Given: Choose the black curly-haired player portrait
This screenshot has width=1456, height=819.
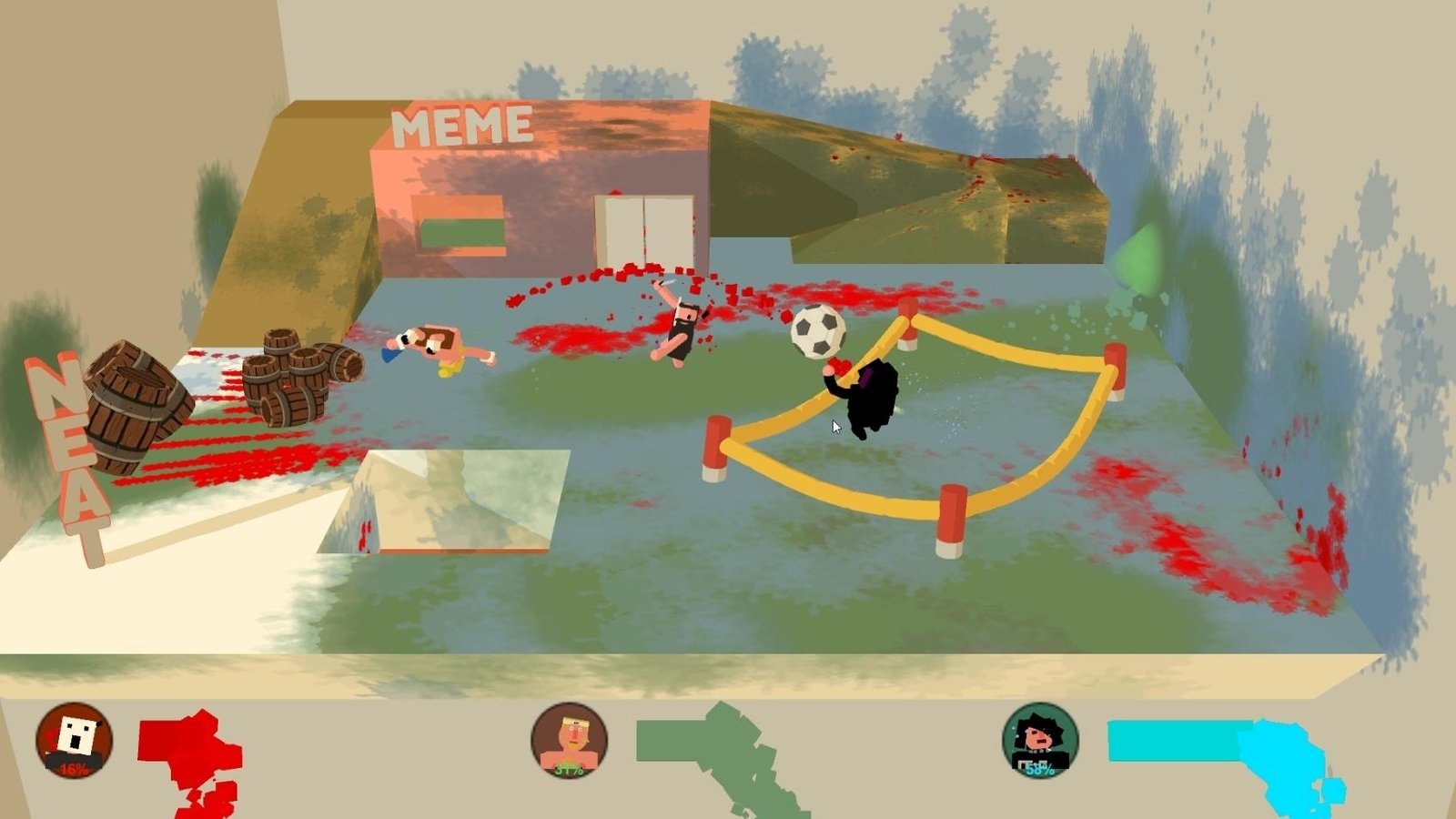Looking at the screenshot, I should tap(1040, 740).
